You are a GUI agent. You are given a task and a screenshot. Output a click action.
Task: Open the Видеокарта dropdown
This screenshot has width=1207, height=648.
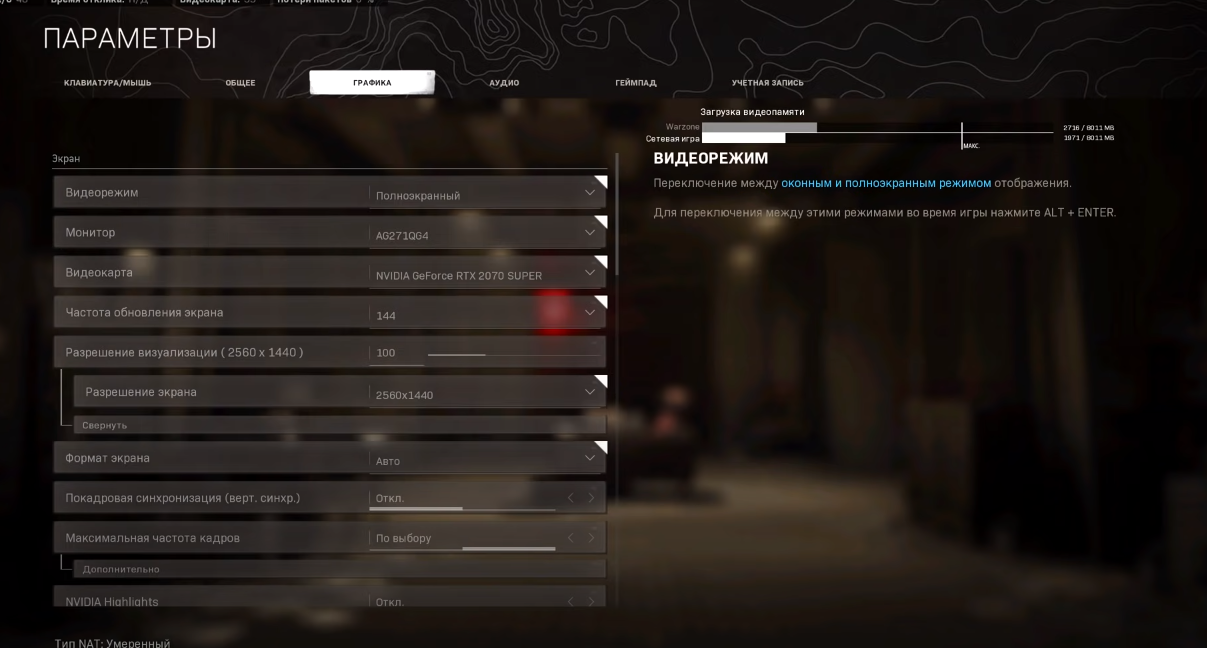(486, 274)
